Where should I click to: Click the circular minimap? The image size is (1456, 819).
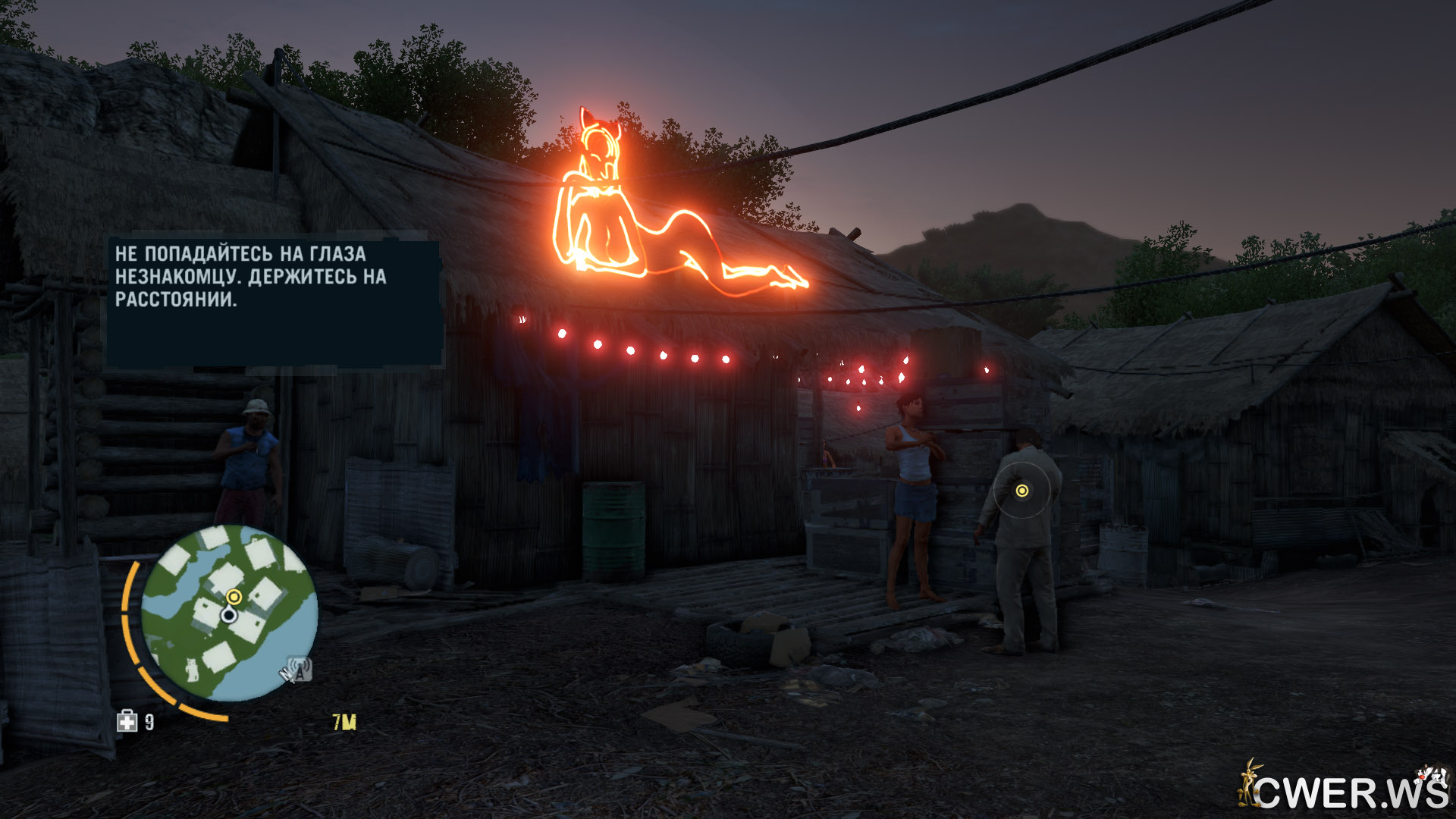click(x=229, y=613)
